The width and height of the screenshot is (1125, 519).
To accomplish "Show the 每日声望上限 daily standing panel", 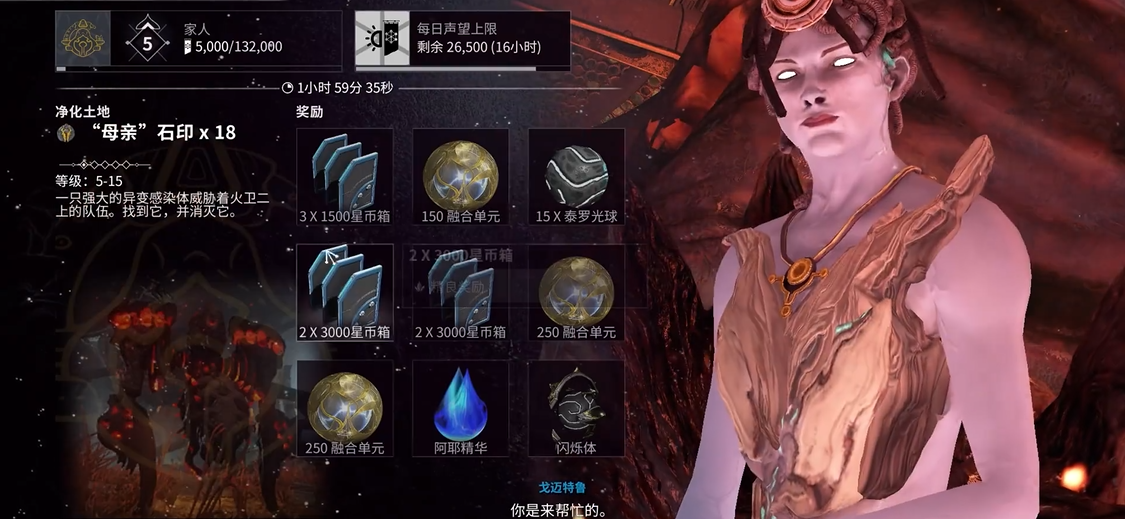I will point(460,38).
